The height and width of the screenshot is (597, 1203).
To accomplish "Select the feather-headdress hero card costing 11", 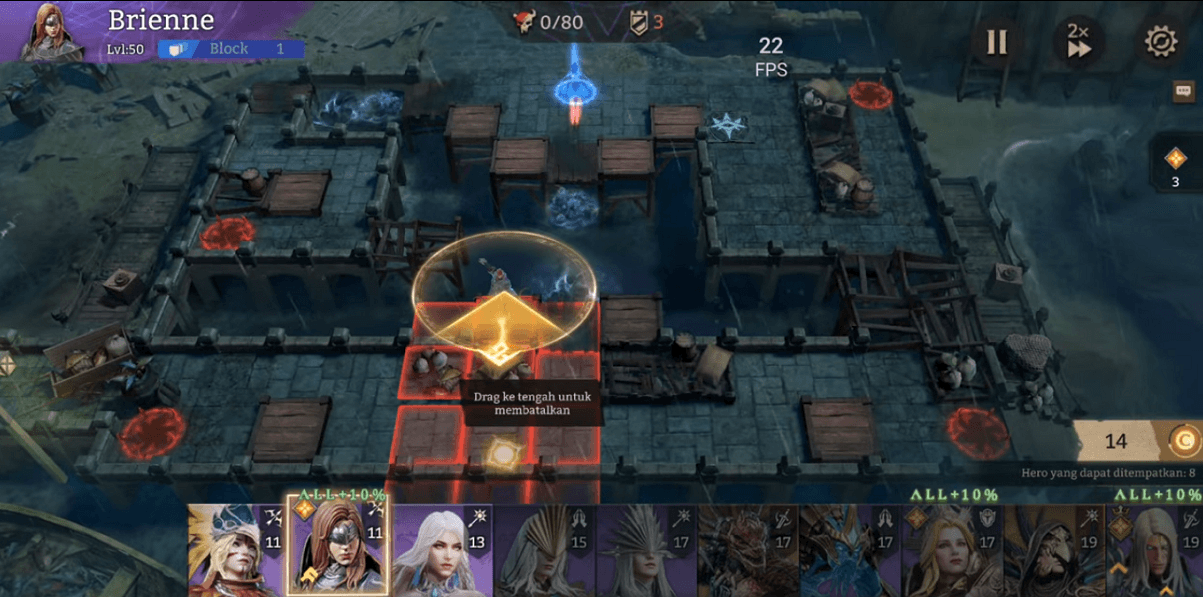I will [x=237, y=550].
